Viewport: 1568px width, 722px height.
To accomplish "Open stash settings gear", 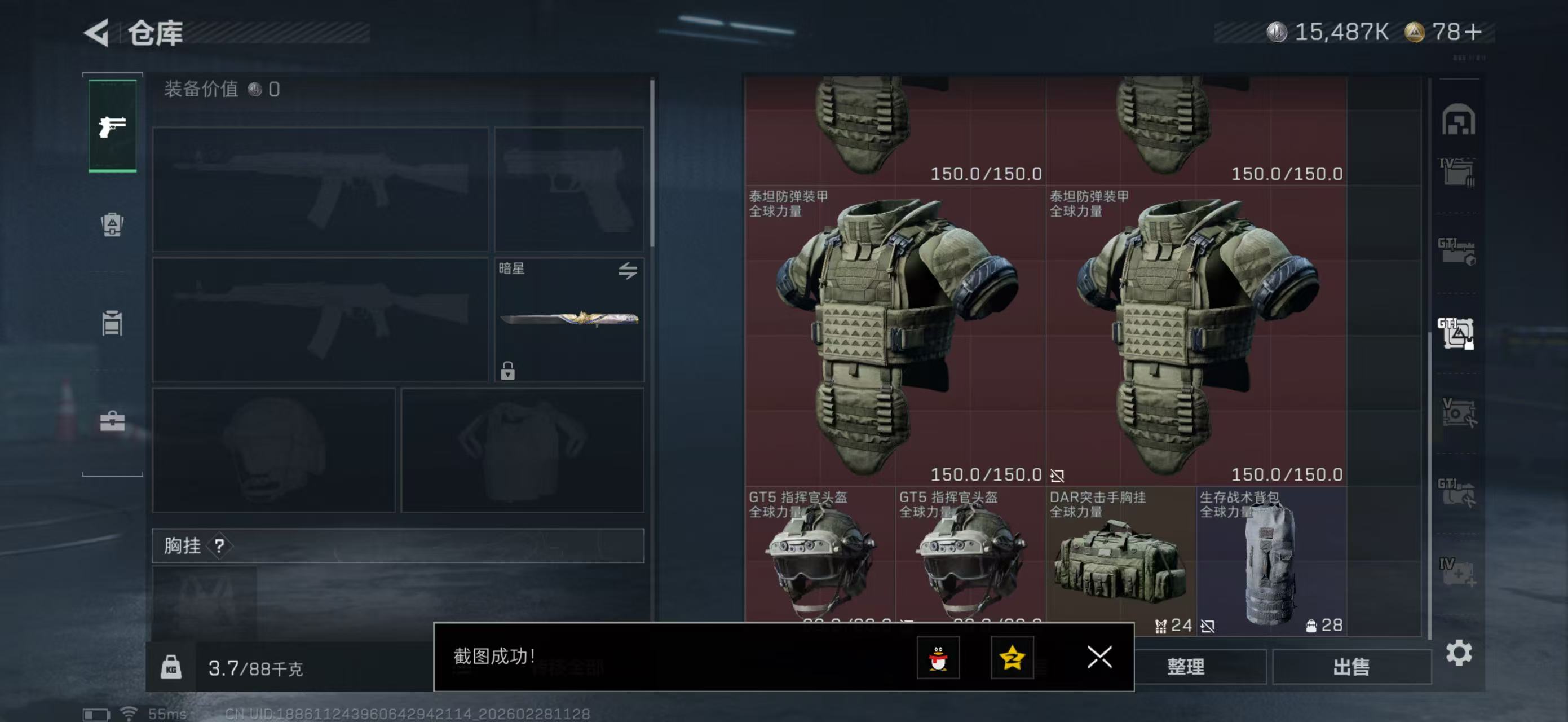I will pos(1459,653).
